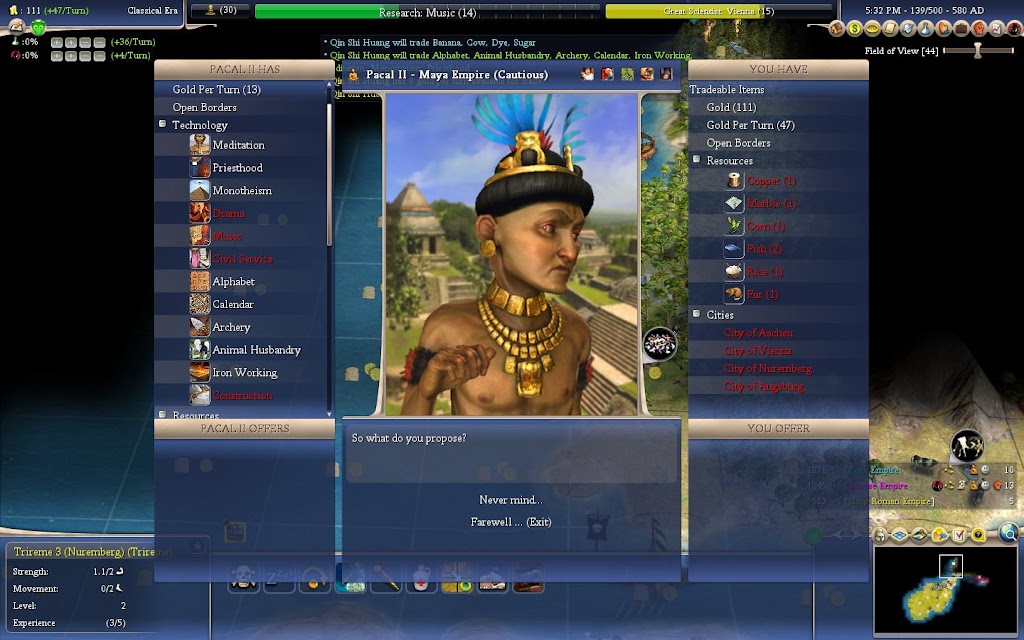
Task: Offer your Gold Per Turn (47)
Action: pos(750,126)
